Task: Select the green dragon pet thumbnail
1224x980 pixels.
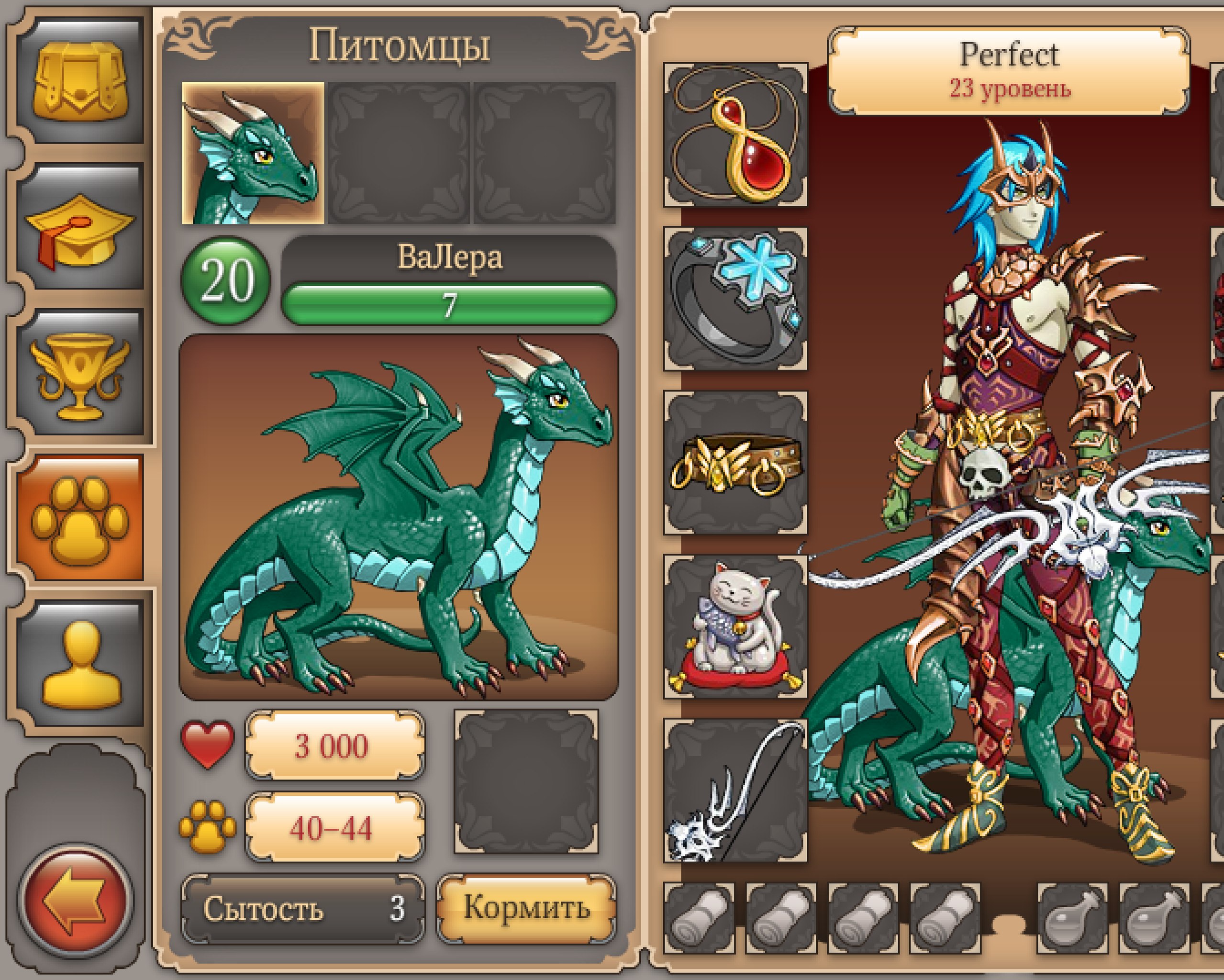Action: pyautogui.click(x=253, y=153)
